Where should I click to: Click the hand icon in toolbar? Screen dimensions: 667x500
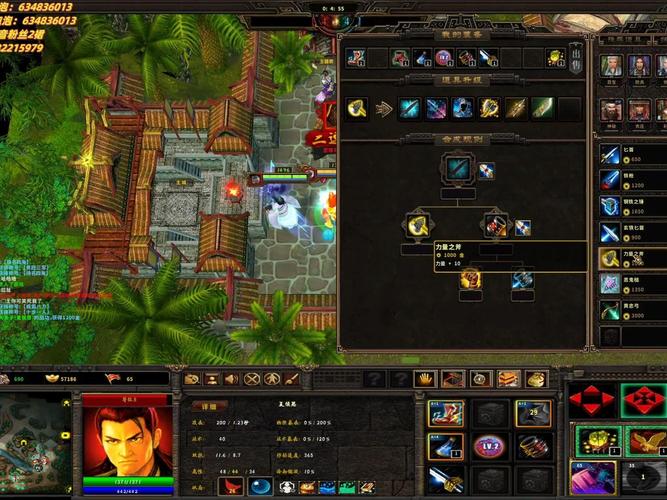pos(425,379)
